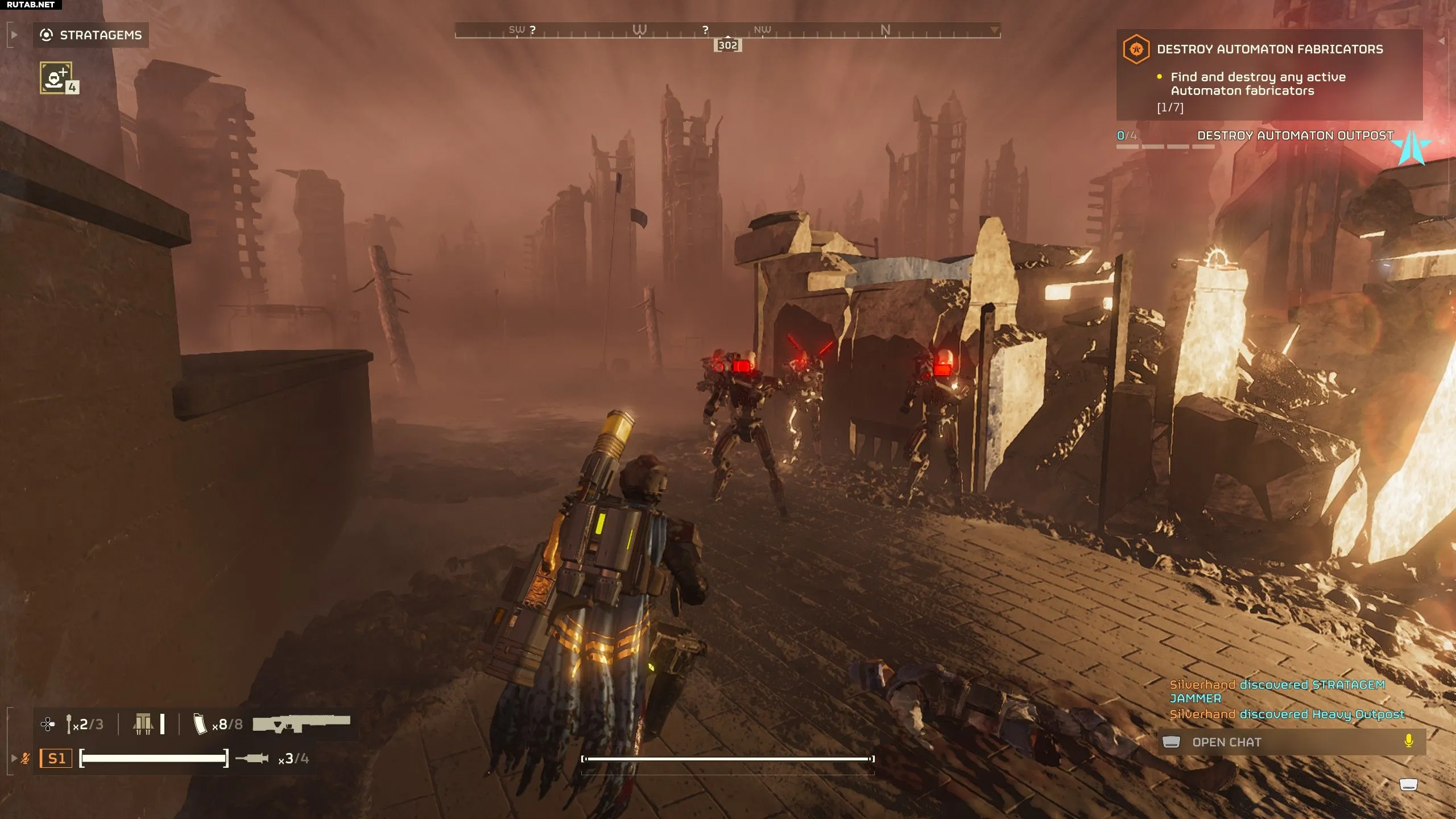The height and width of the screenshot is (819, 1456).
Task: Select the Reinforce stratagem icon
Action: [56, 78]
